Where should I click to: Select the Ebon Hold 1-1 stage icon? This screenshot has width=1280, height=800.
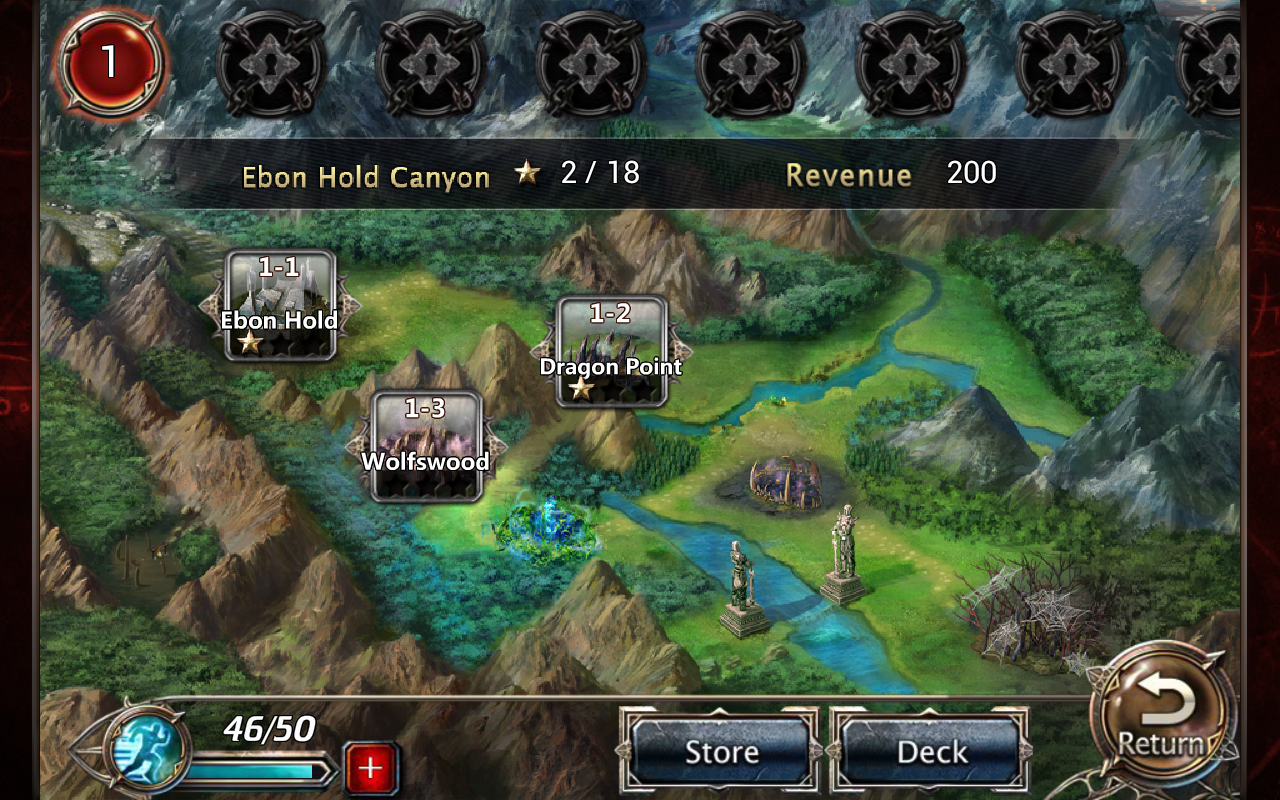point(280,305)
